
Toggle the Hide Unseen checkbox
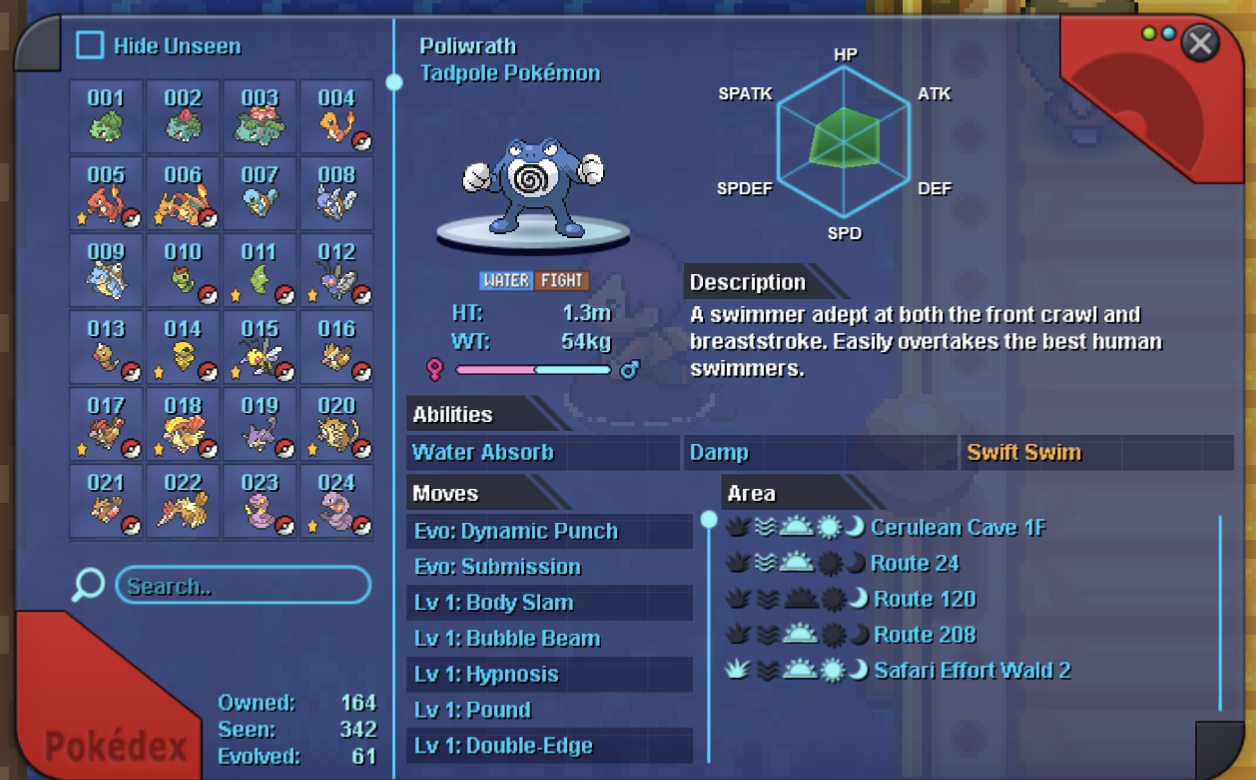(90, 46)
